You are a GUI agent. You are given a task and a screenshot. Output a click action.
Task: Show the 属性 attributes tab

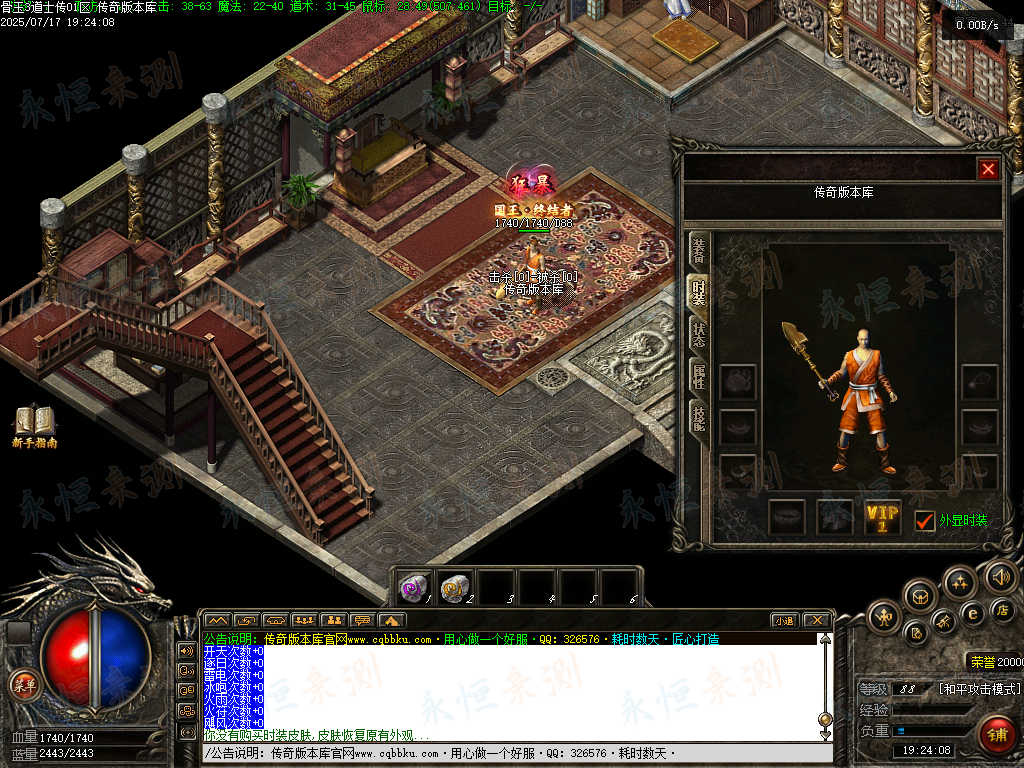698,376
